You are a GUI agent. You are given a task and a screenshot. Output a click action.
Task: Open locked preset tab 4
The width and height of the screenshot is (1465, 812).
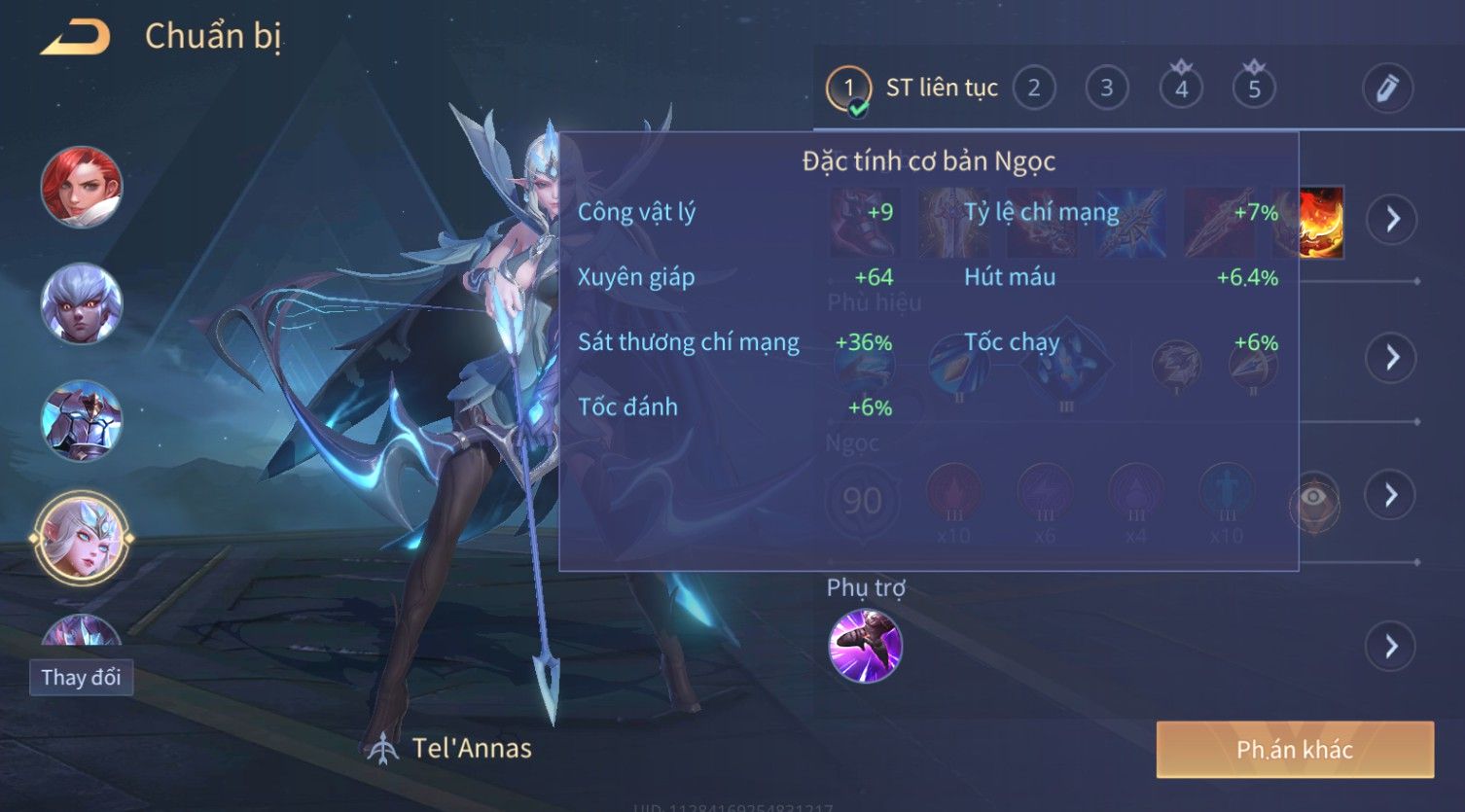pos(1181,88)
